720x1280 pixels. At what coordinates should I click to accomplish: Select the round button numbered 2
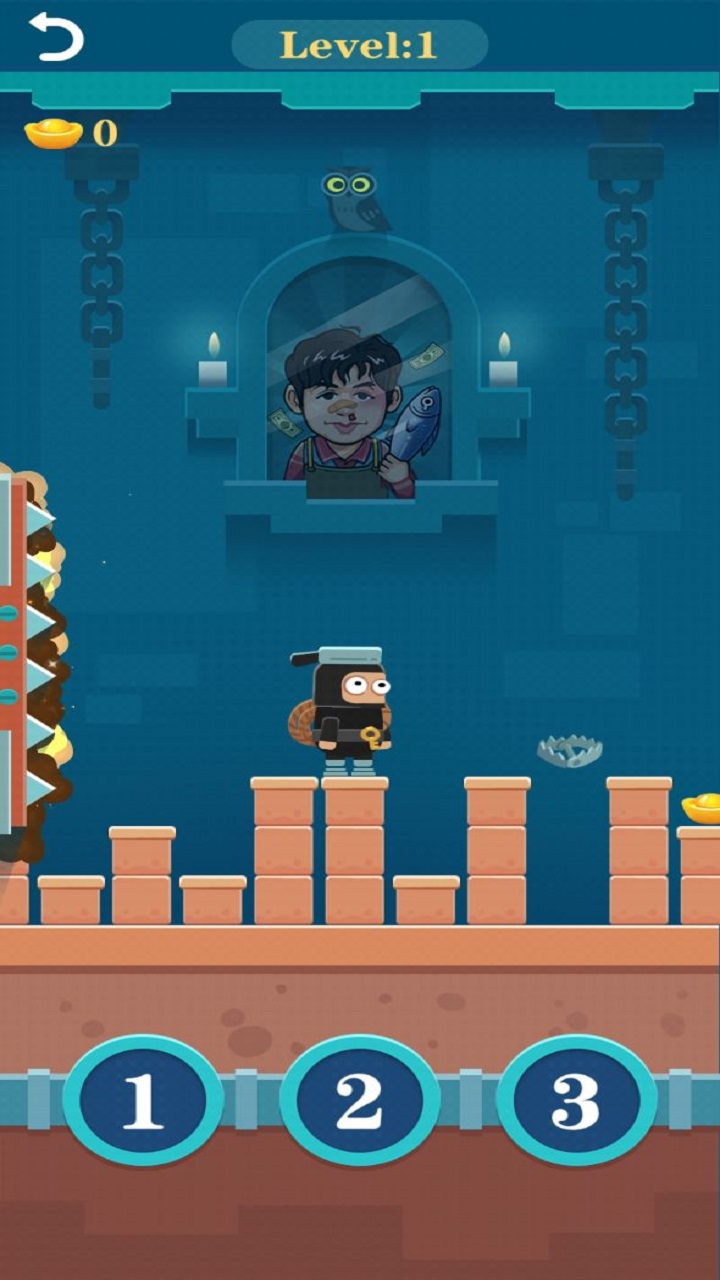point(360,1101)
